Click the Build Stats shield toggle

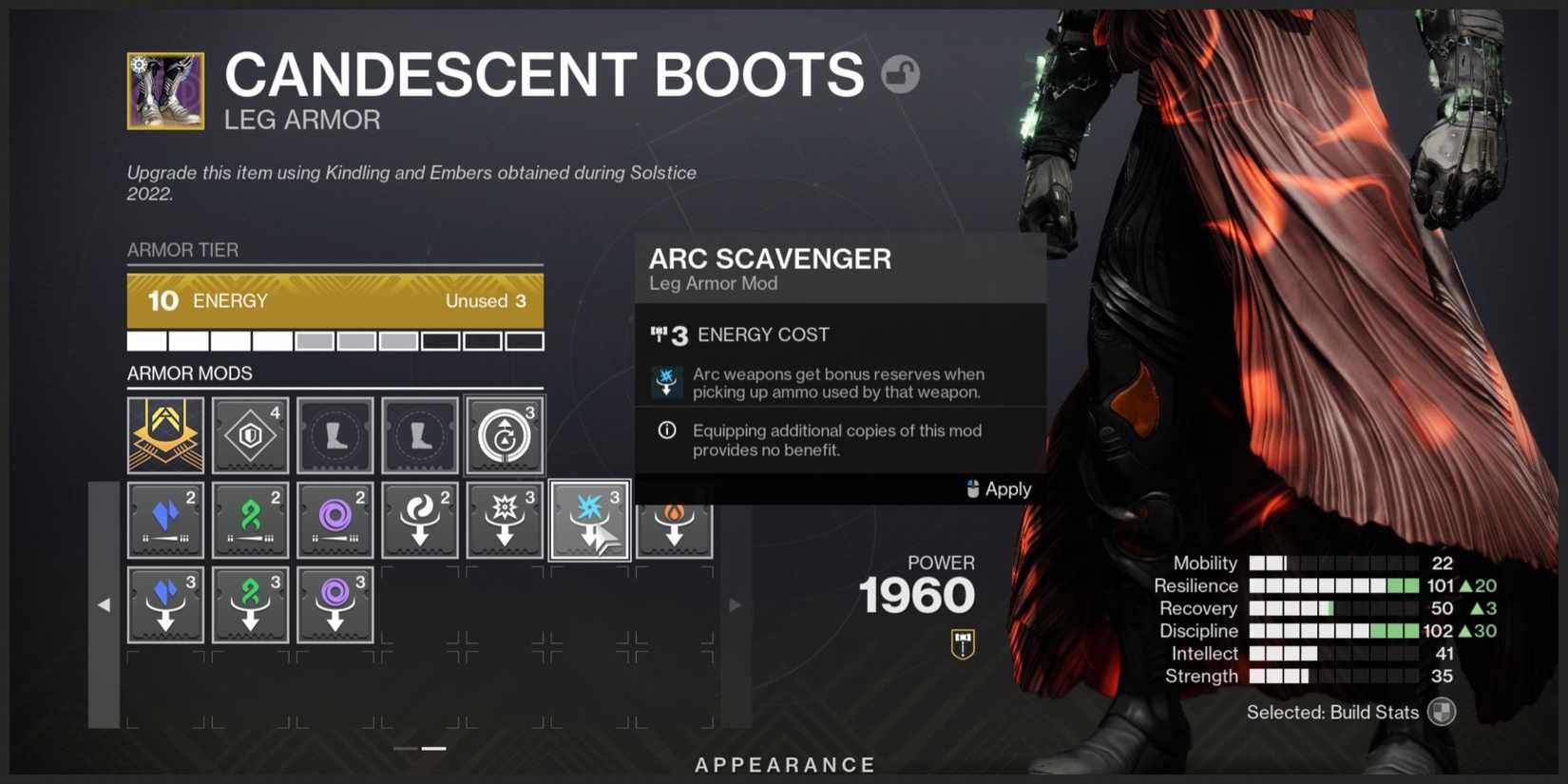(x=1442, y=712)
